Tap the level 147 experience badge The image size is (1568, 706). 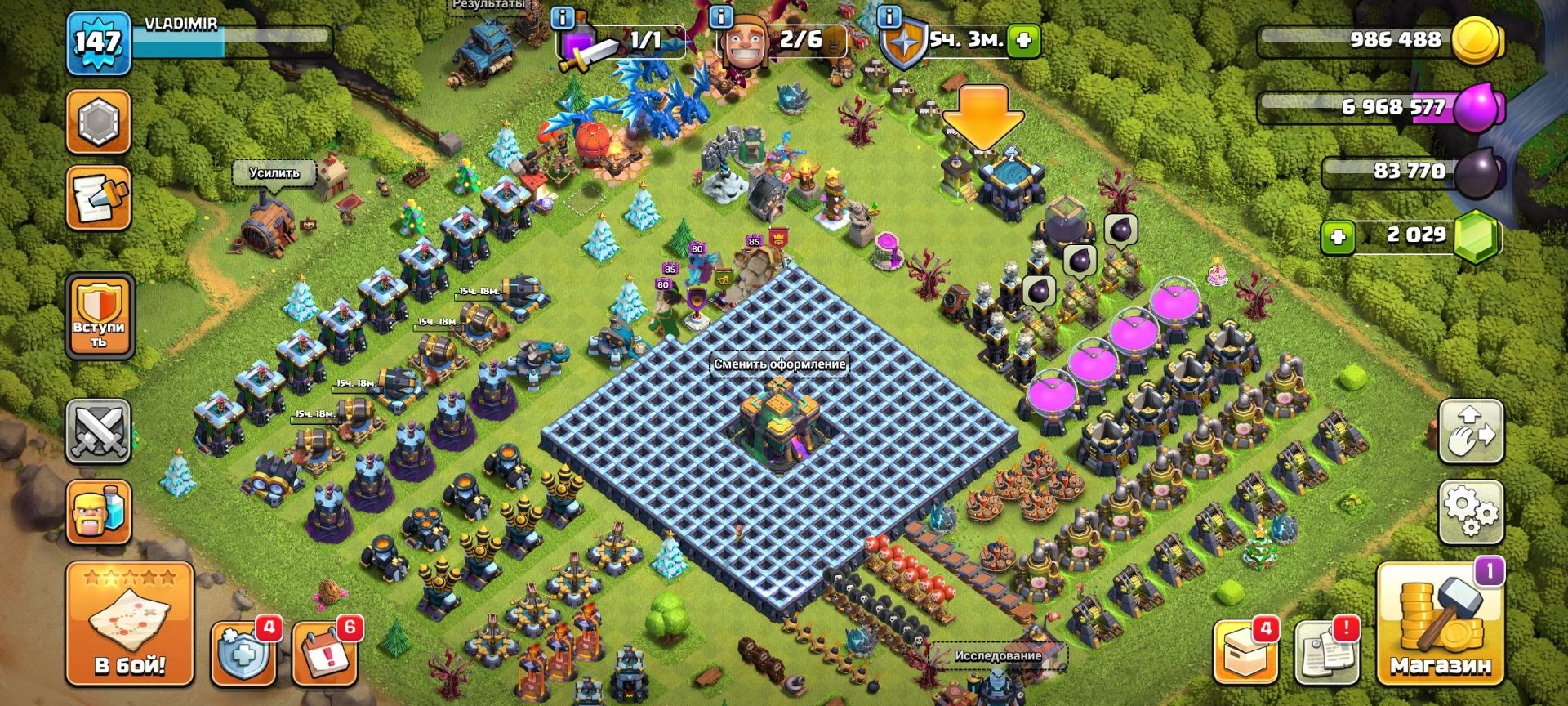[x=99, y=41]
